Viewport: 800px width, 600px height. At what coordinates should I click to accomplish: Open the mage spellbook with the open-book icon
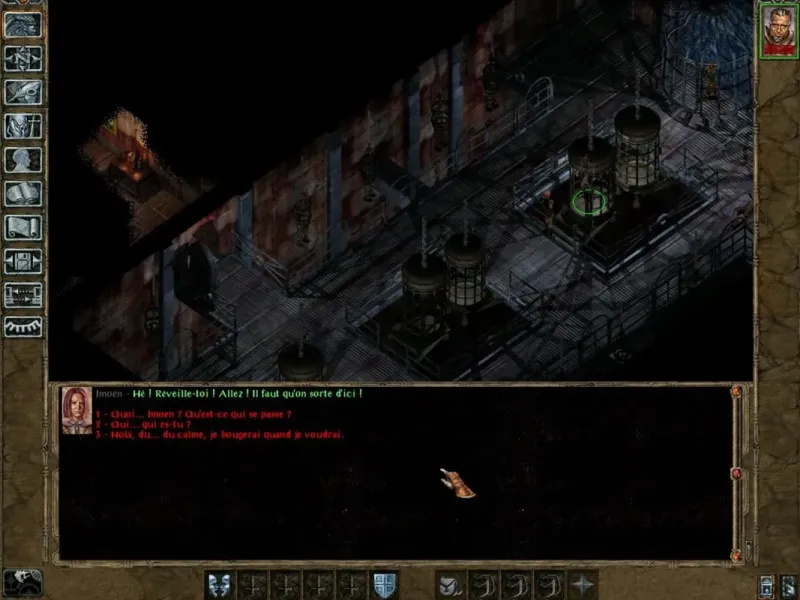(x=23, y=194)
